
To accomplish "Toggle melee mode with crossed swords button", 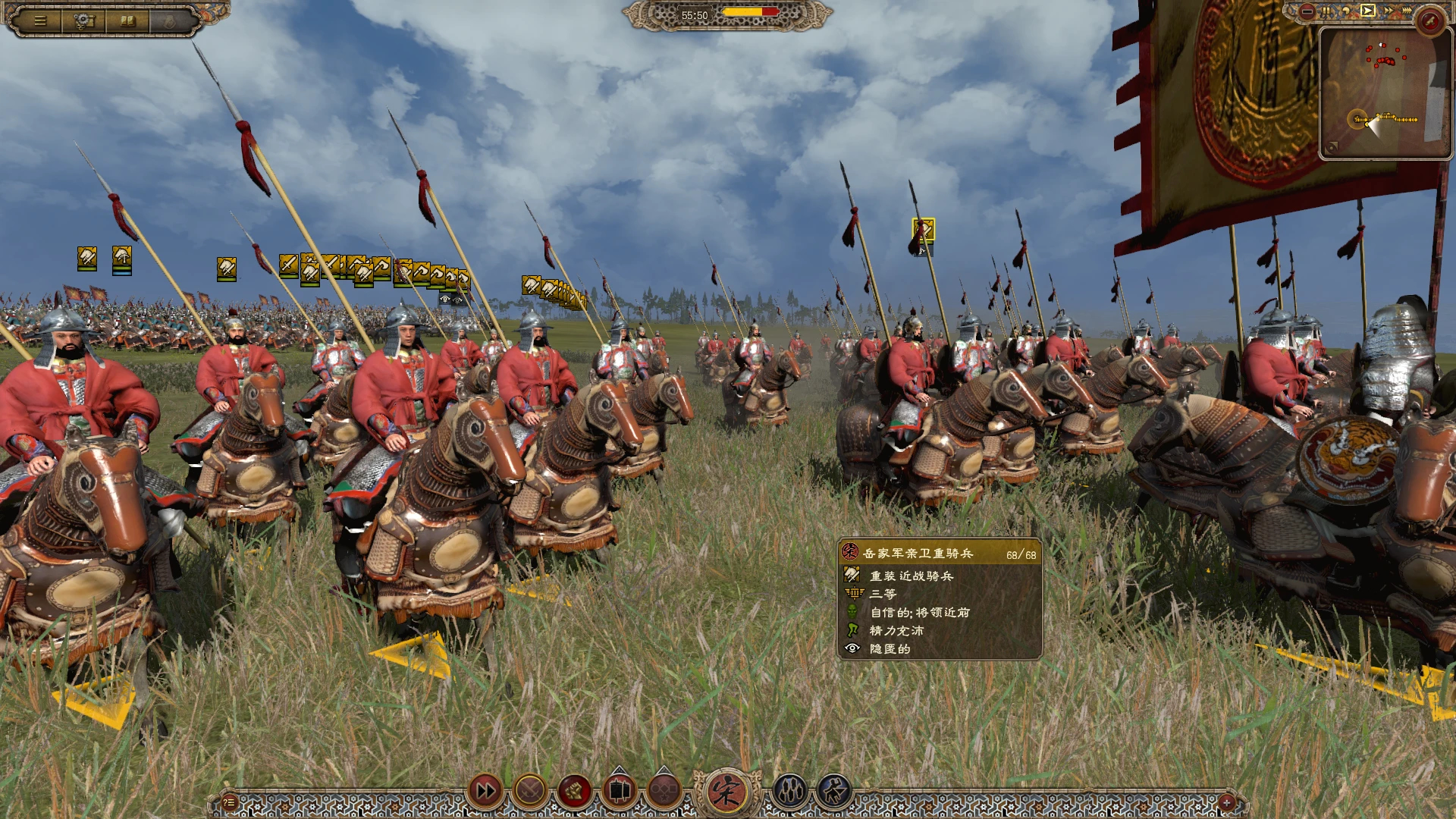I will click(530, 792).
